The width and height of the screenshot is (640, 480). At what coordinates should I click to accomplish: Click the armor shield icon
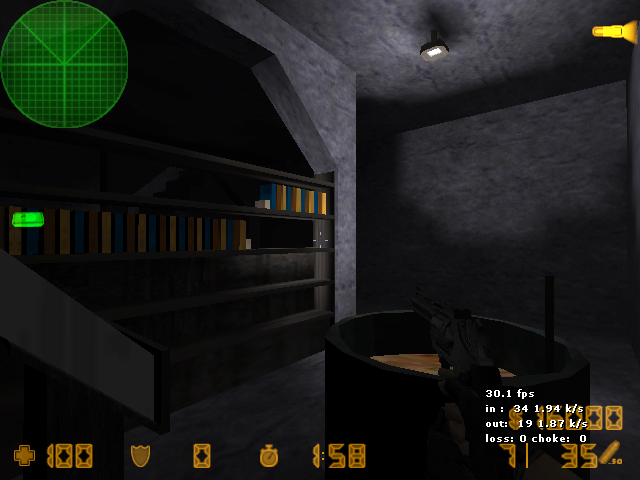point(140,456)
